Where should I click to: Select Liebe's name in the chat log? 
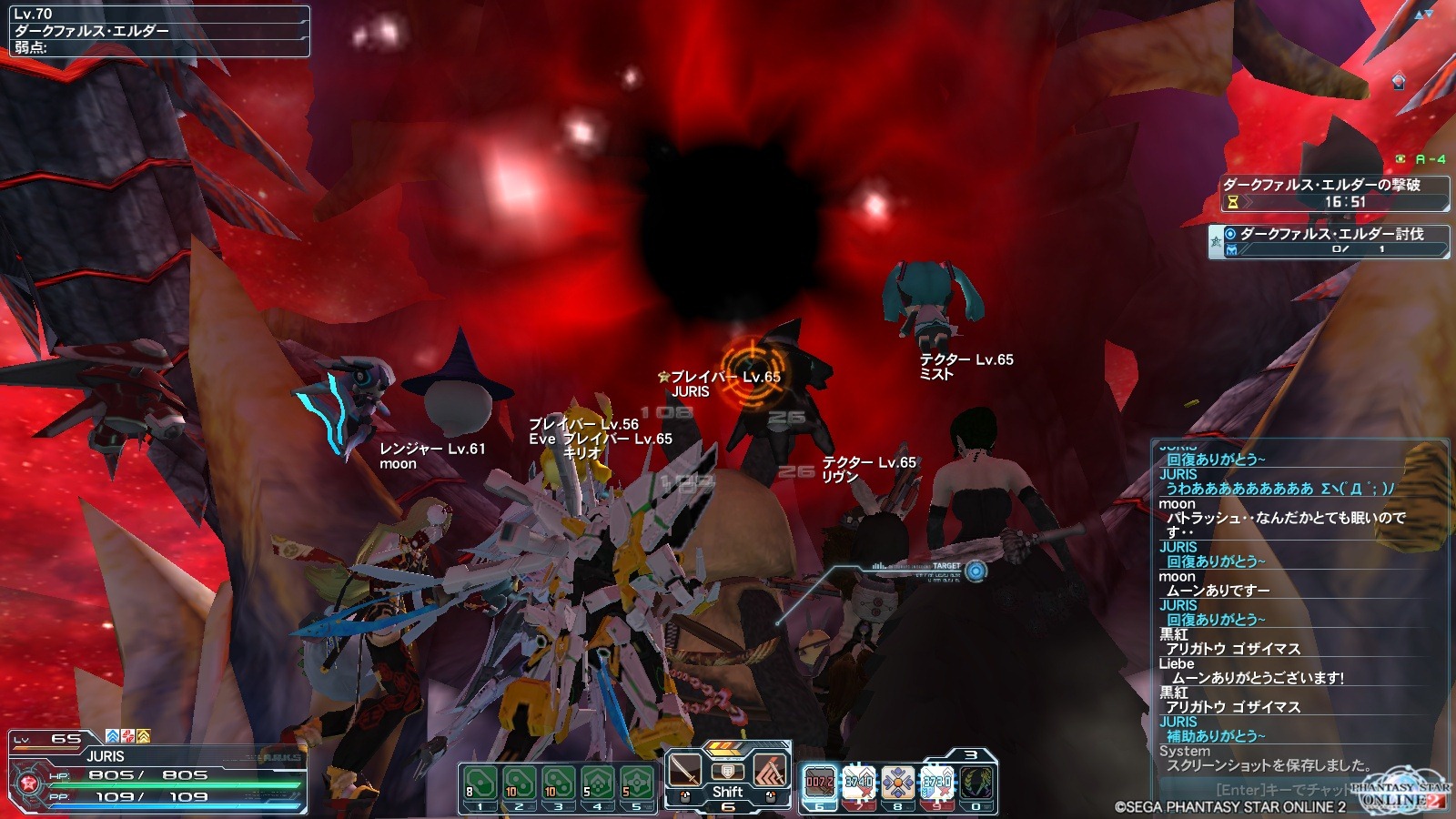click(1177, 663)
